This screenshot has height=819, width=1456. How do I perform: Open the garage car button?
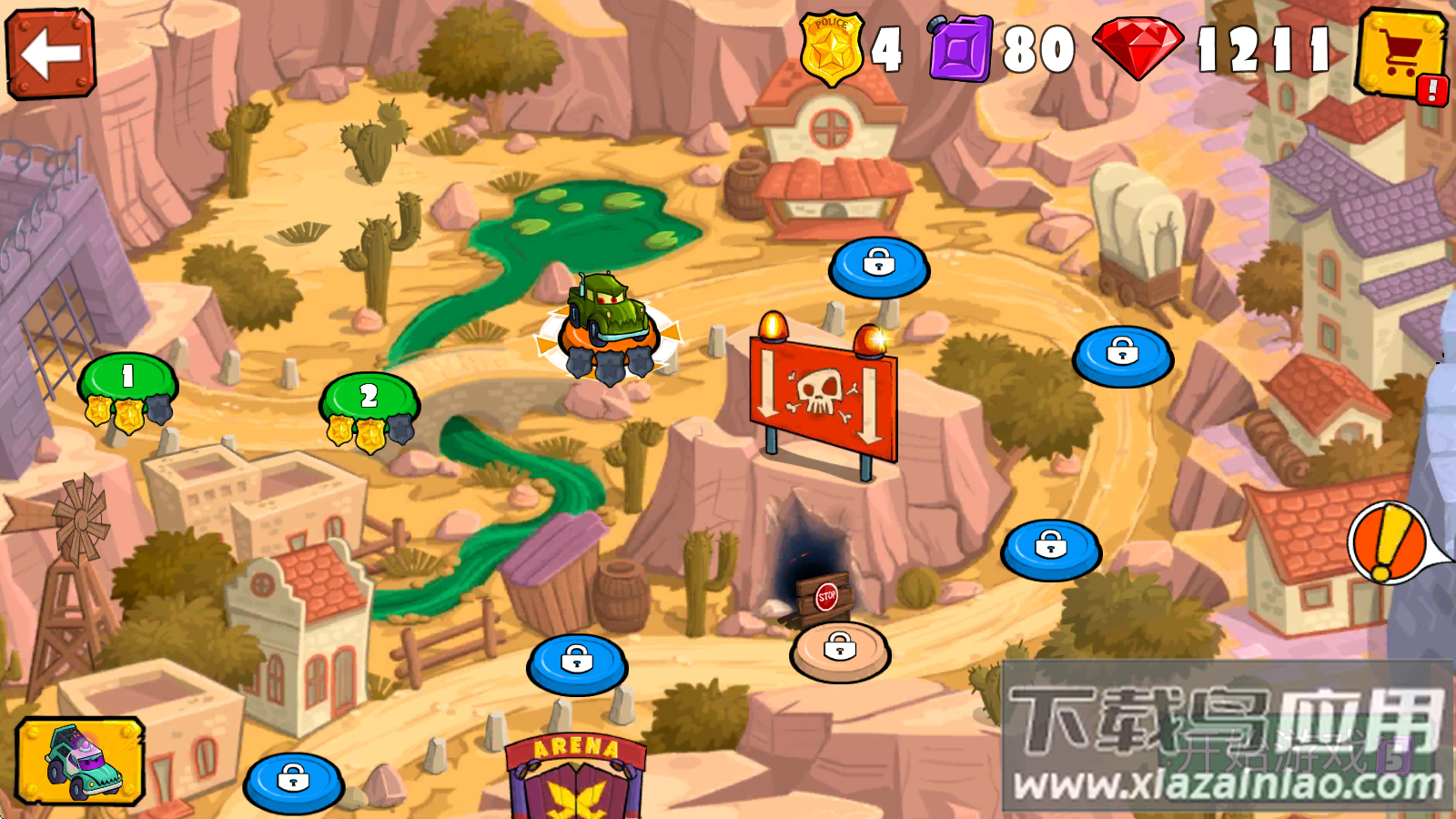coord(80,761)
